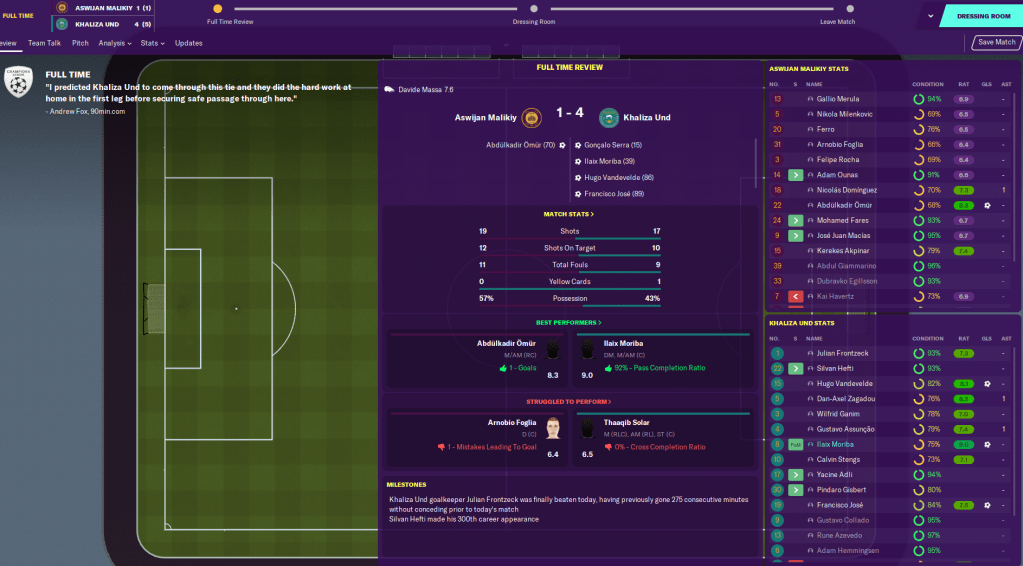Click the Dressing Room continue button
Image resolution: width=1023 pixels, height=566 pixels.
click(x=982, y=16)
